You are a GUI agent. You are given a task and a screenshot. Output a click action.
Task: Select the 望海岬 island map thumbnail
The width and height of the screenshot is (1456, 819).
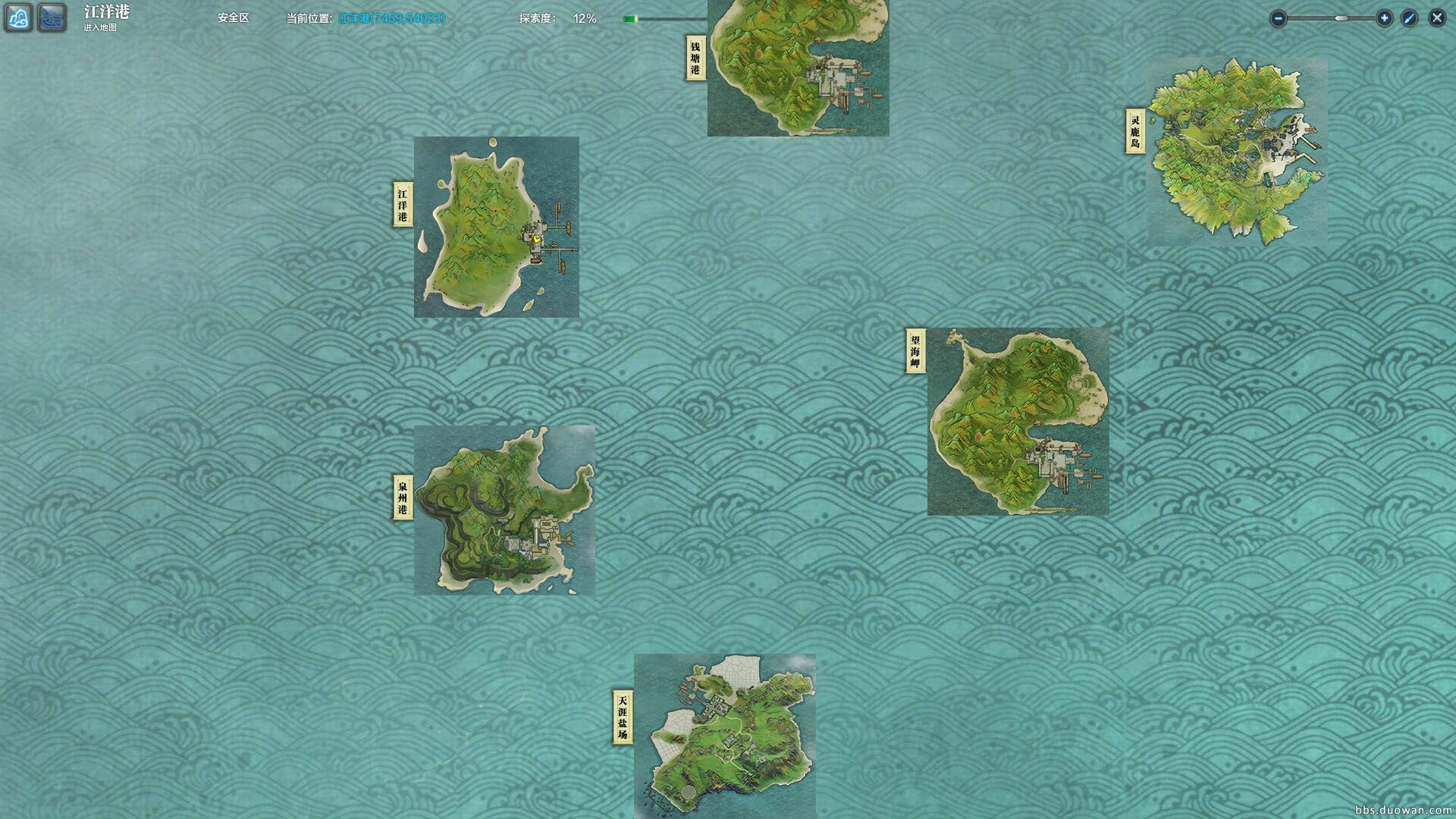[1020, 421]
